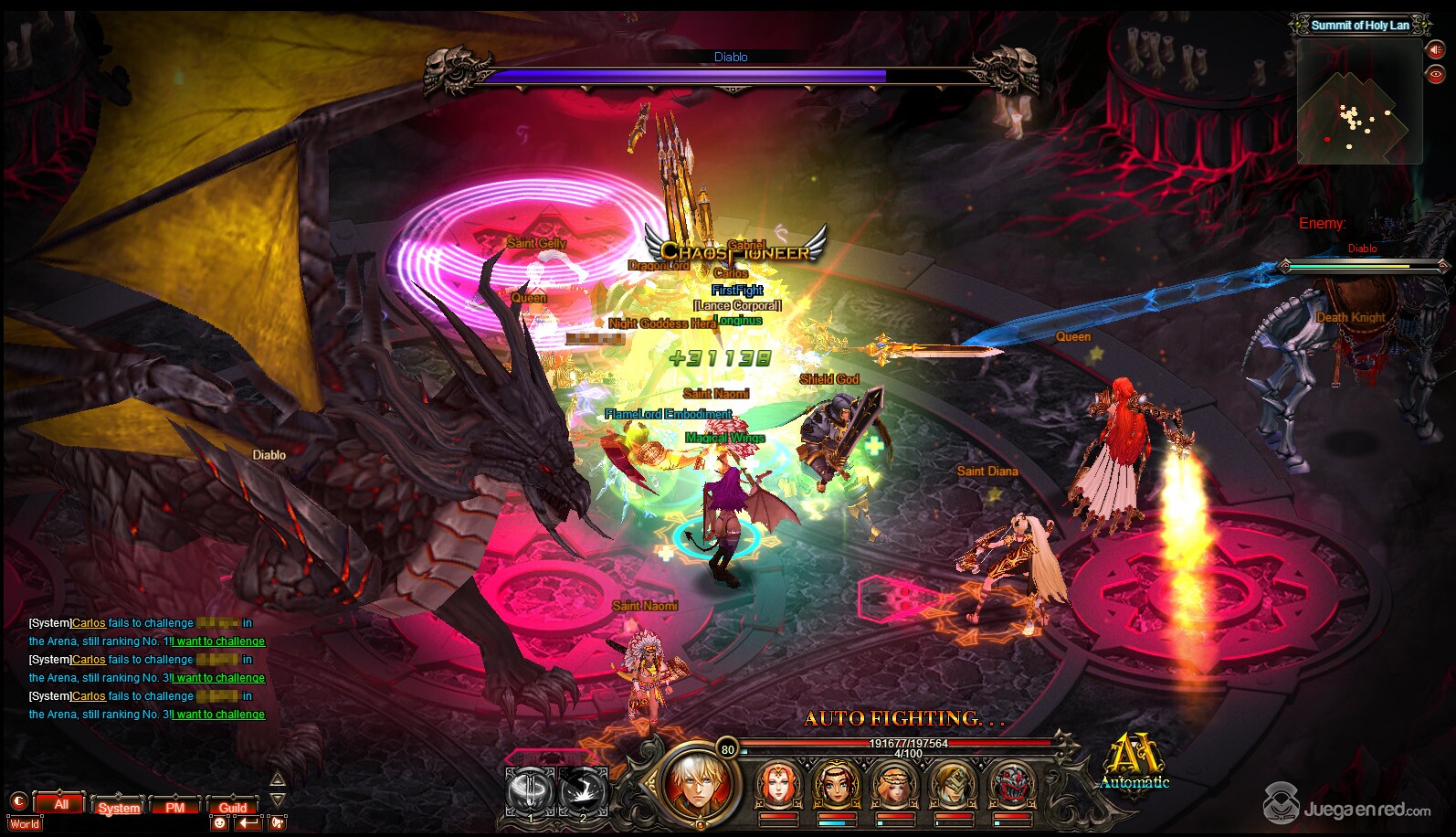
Task: Open the Guild chat tab
Action: pos(233,807)
